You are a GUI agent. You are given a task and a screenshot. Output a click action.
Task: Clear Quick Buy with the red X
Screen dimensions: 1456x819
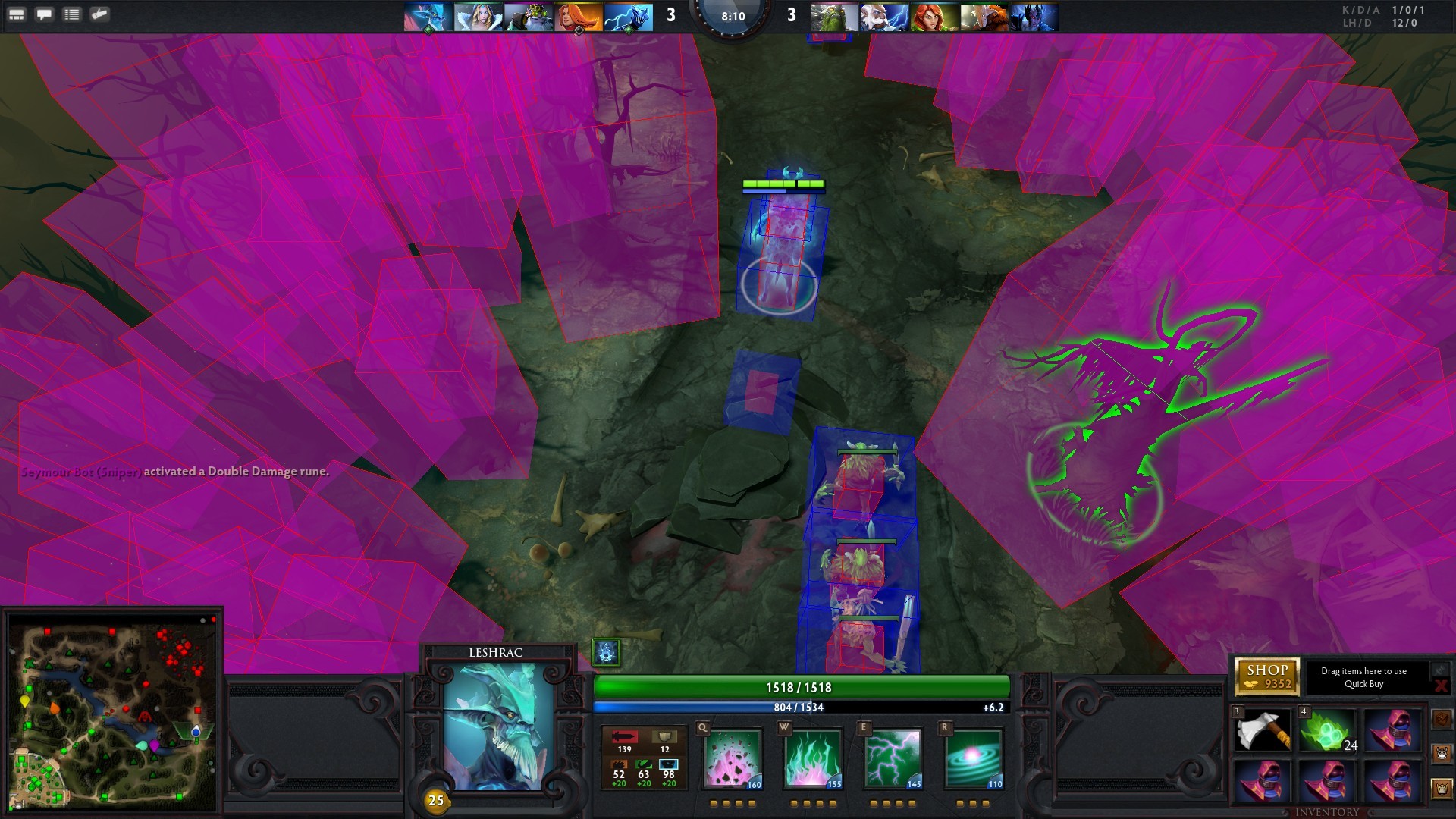[1440, 686]
